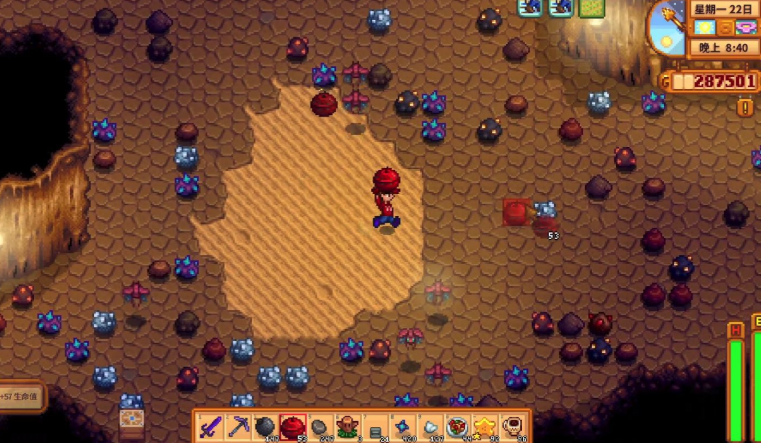This screenshot has height=443, width=761.
Task: Open the quest journal exclamation icon
Action: coord(745,106)
